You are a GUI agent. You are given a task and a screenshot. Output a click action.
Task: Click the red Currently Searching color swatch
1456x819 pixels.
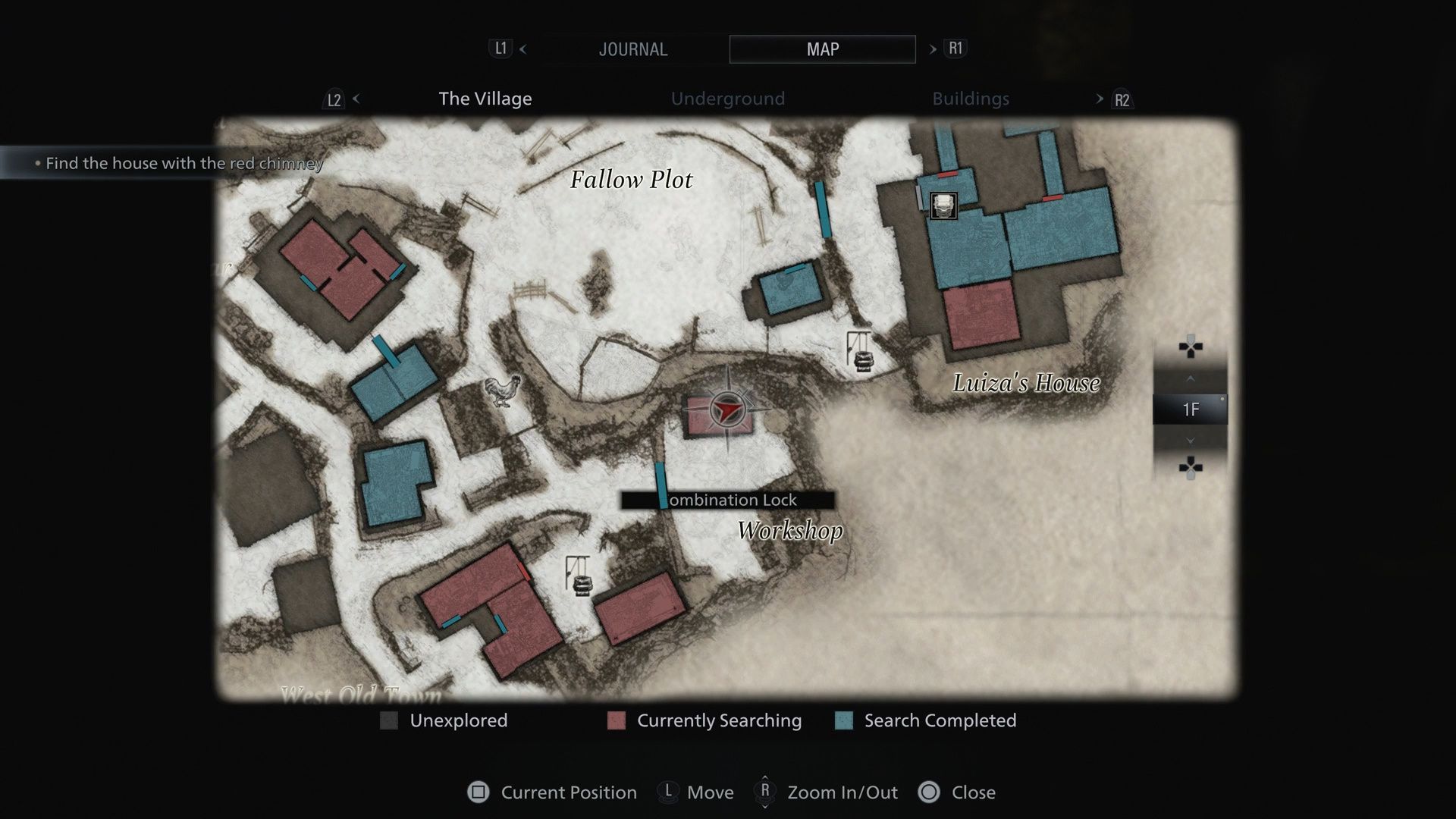click(x=615, y=720)
